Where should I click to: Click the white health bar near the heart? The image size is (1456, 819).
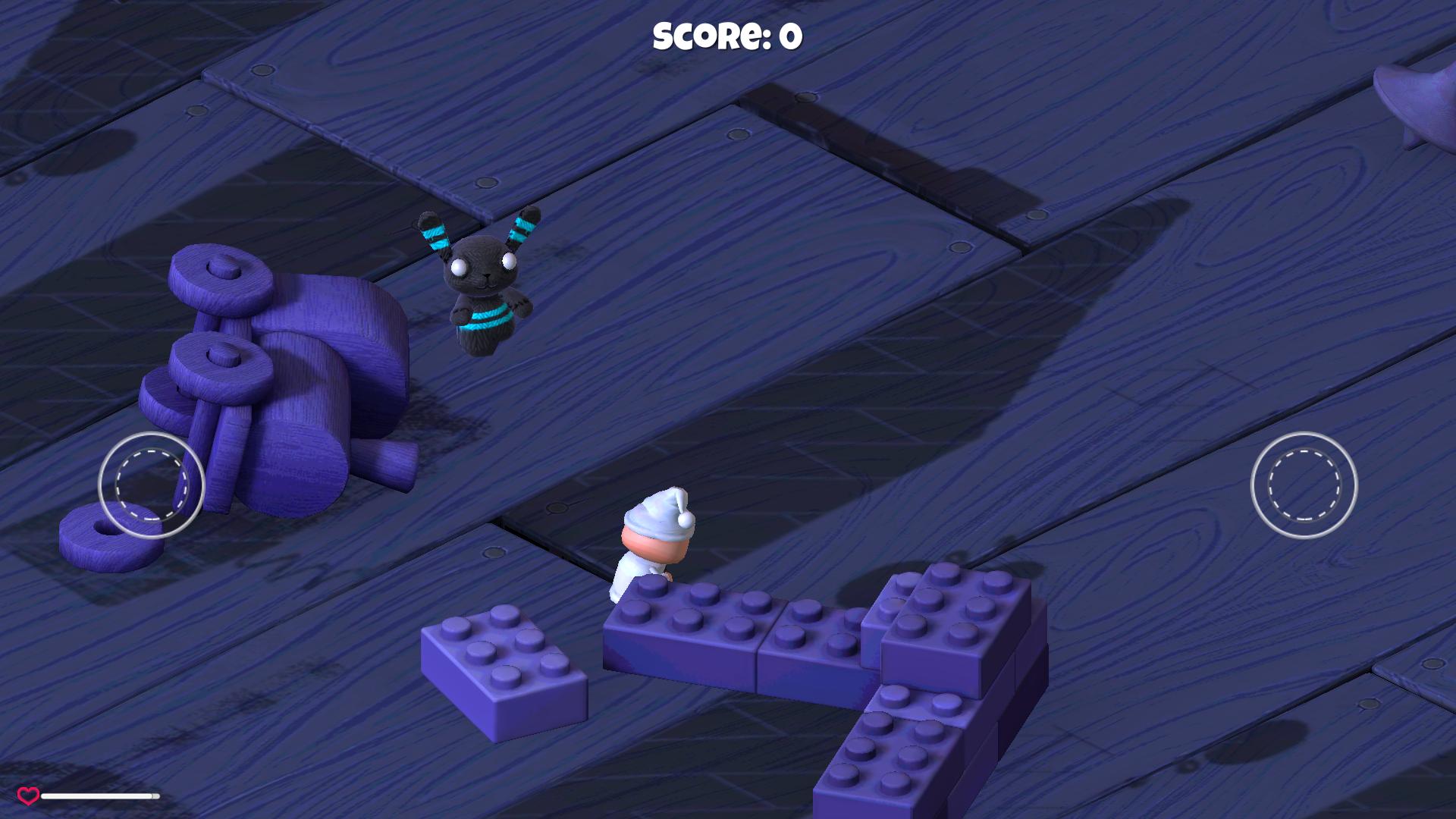coord(99,795)
